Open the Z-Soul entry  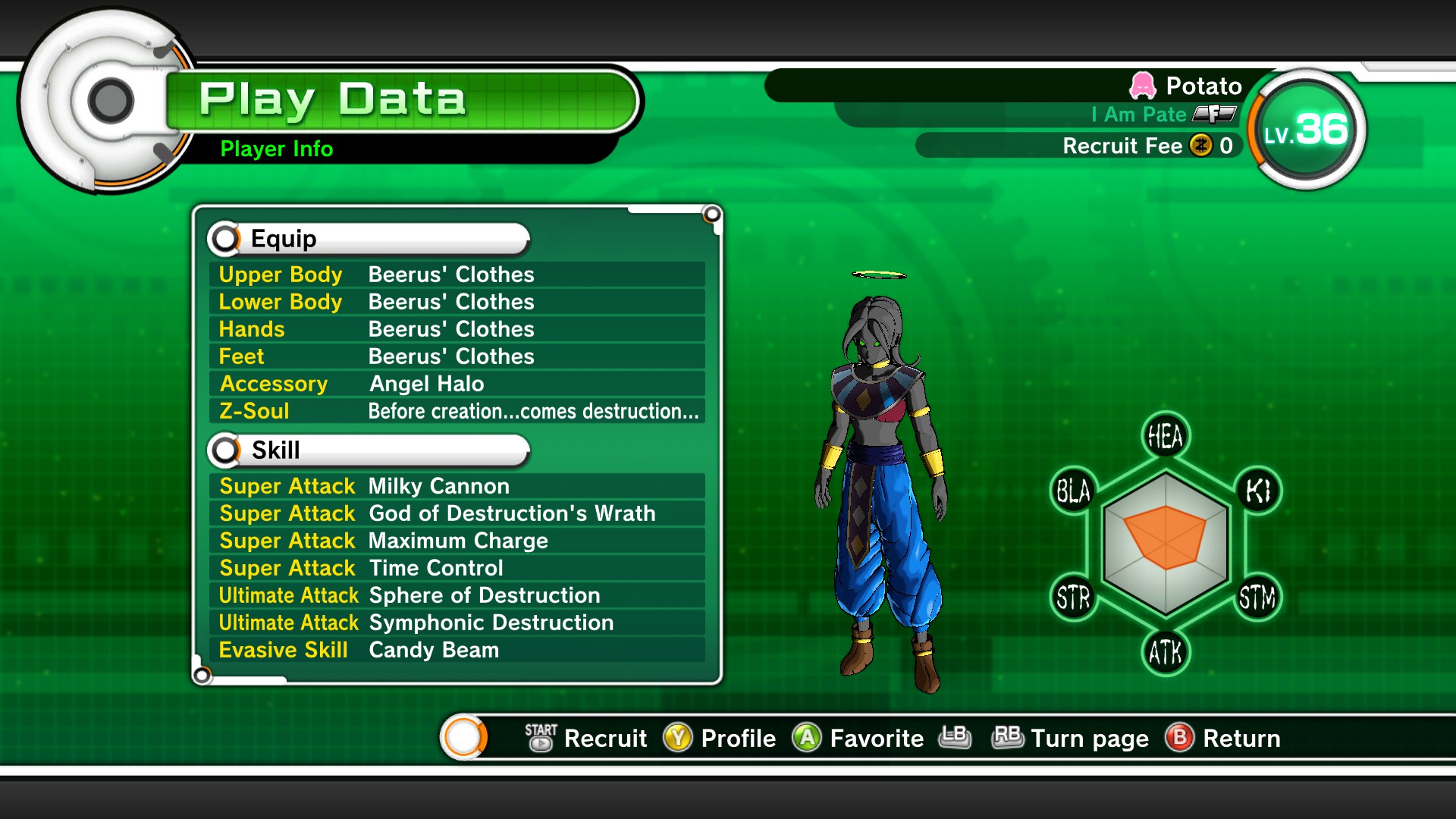(x=457, y=411)
